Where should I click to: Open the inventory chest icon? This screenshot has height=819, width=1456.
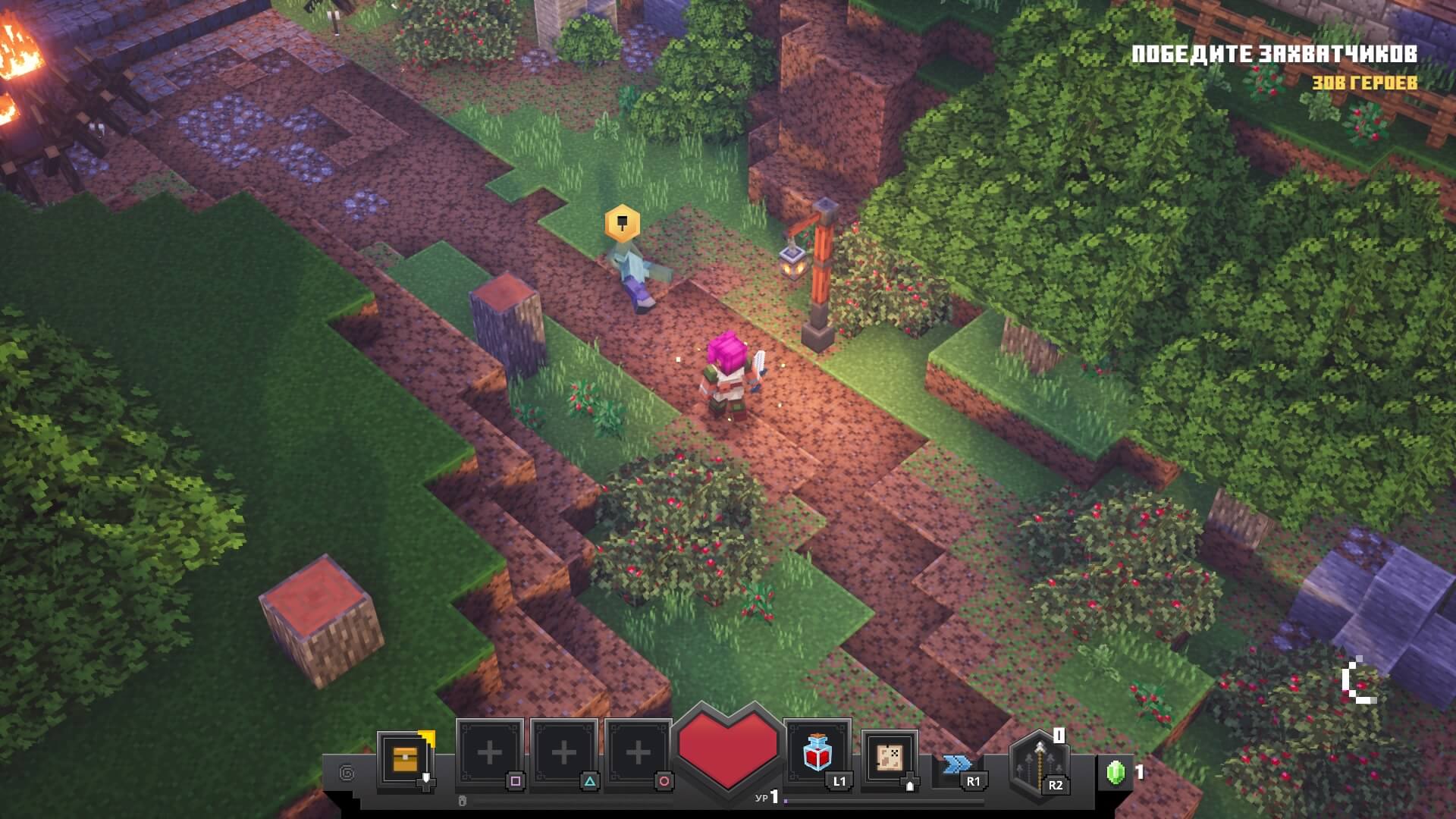pos(405,758)
